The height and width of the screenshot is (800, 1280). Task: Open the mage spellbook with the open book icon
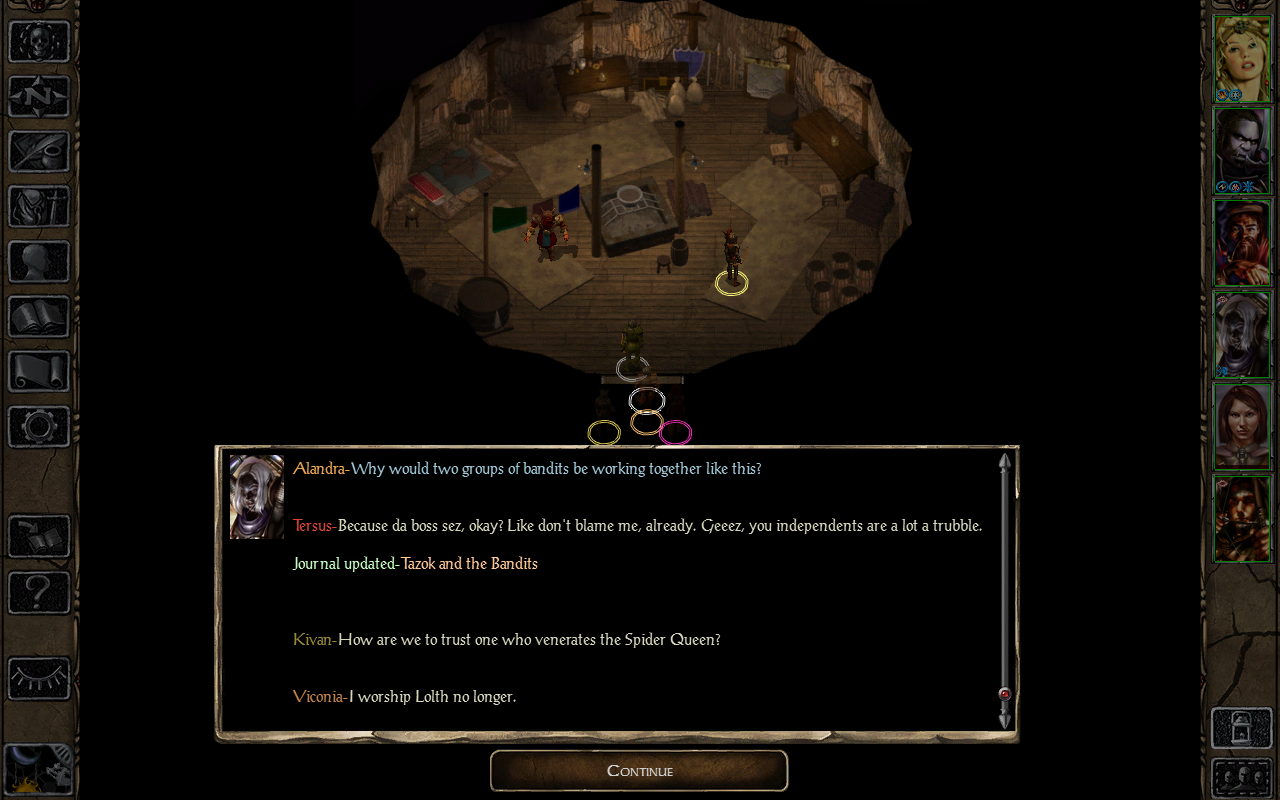pos(39,317)
